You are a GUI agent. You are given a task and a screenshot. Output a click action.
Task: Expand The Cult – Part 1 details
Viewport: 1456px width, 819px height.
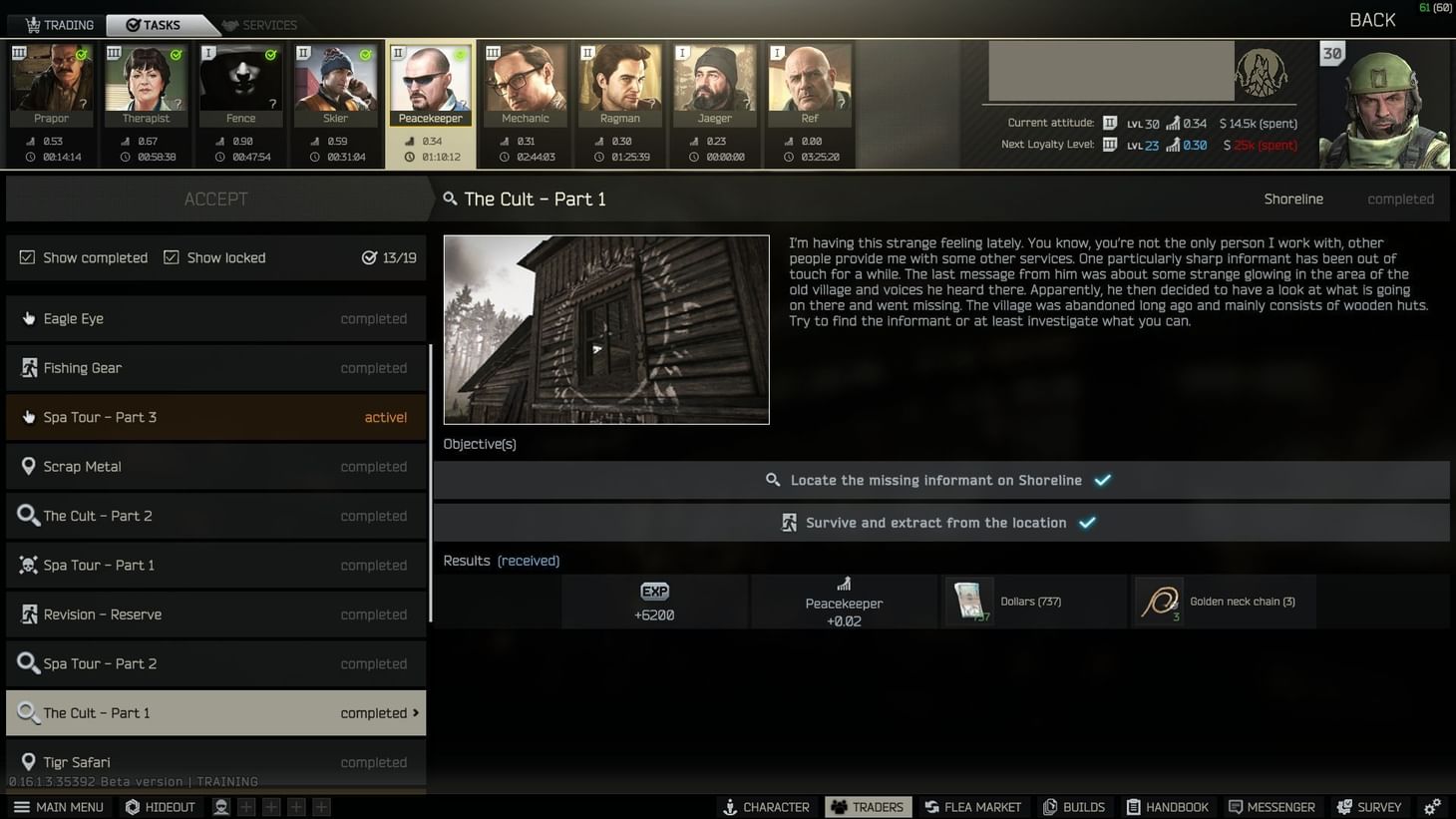[x=216, y=712]
